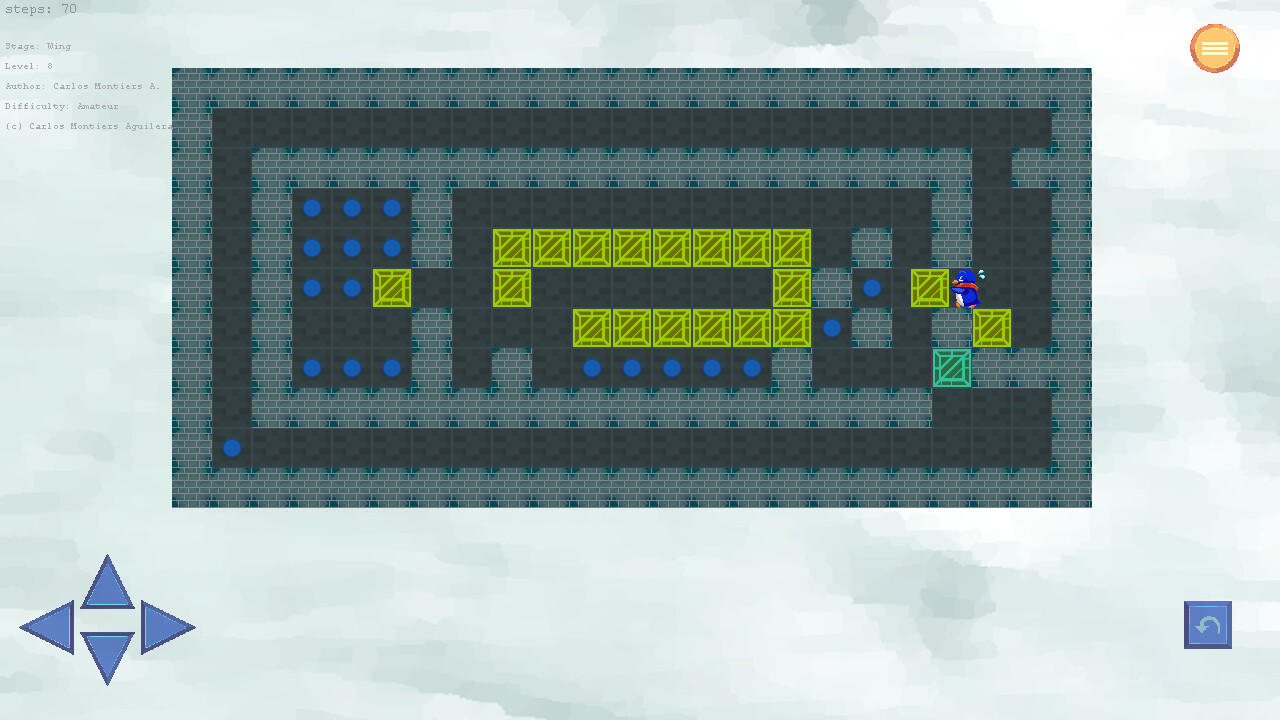Viewport: 1280px width, 720px height.
Task: Click the lone yellow crate on the left side
Action: 391,288
